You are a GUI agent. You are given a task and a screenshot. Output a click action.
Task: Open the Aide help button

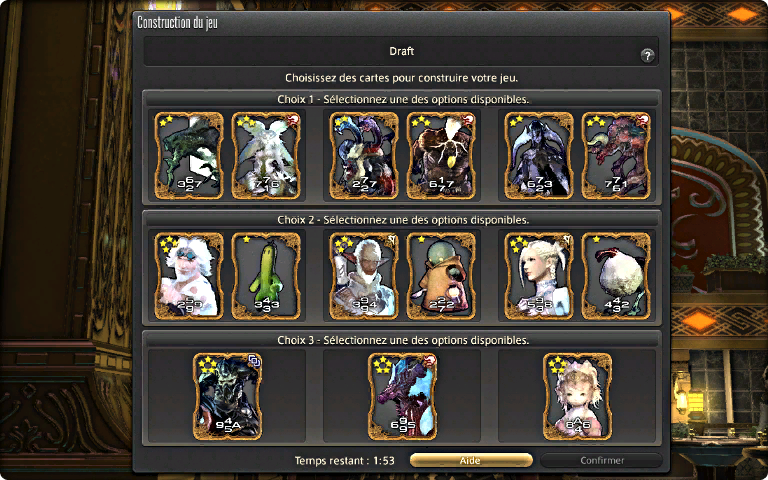pyautogui.click(x=471, y=461)
